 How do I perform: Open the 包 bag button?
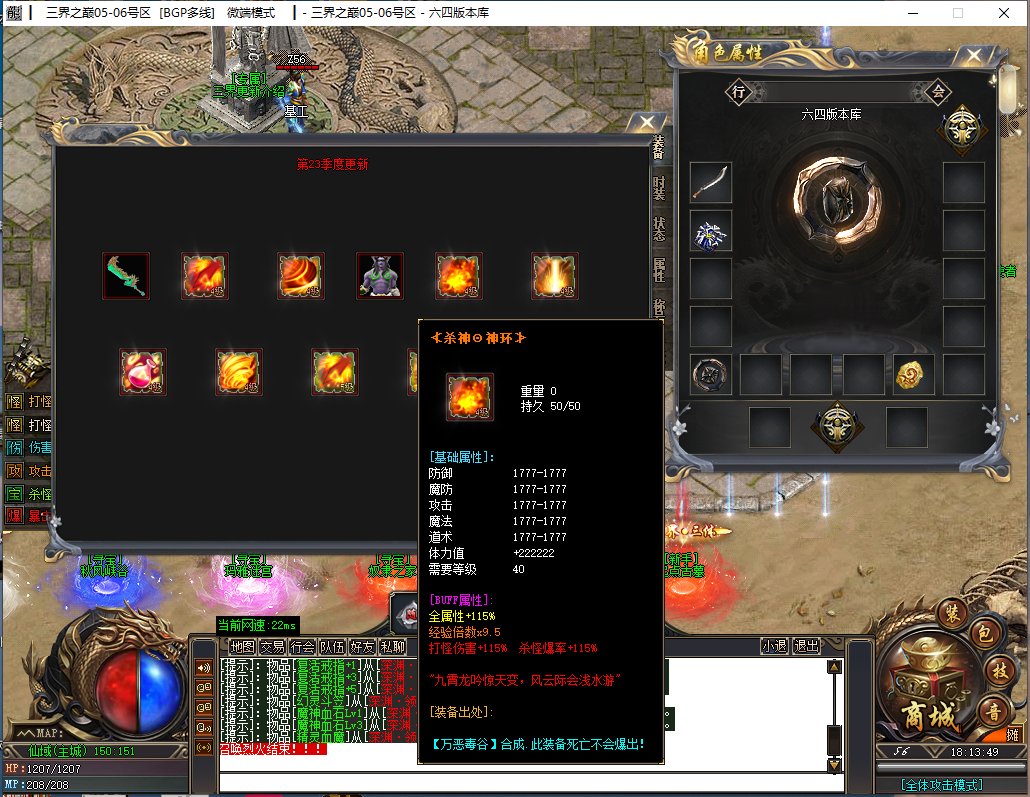[x=982, y=633]
